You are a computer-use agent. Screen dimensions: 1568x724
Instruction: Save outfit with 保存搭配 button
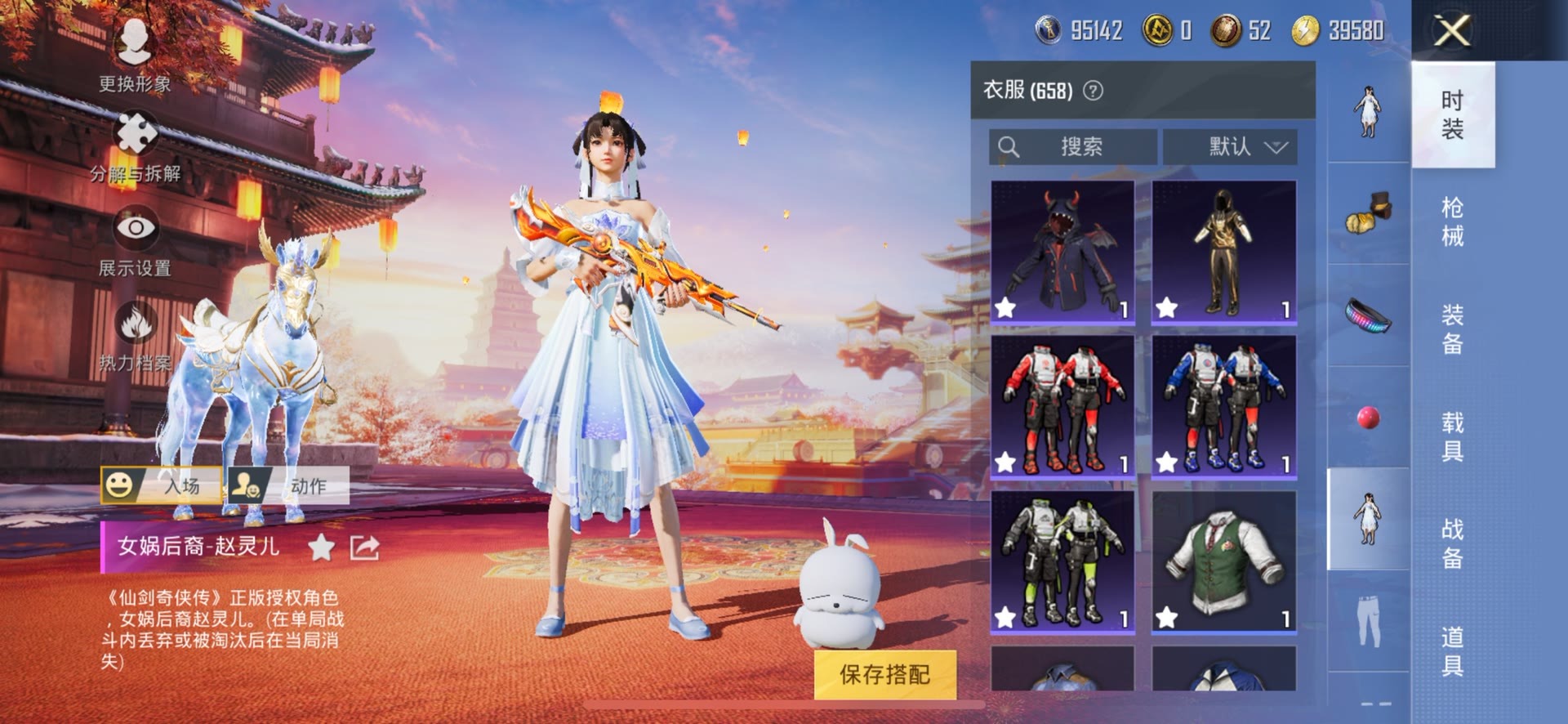884,674
